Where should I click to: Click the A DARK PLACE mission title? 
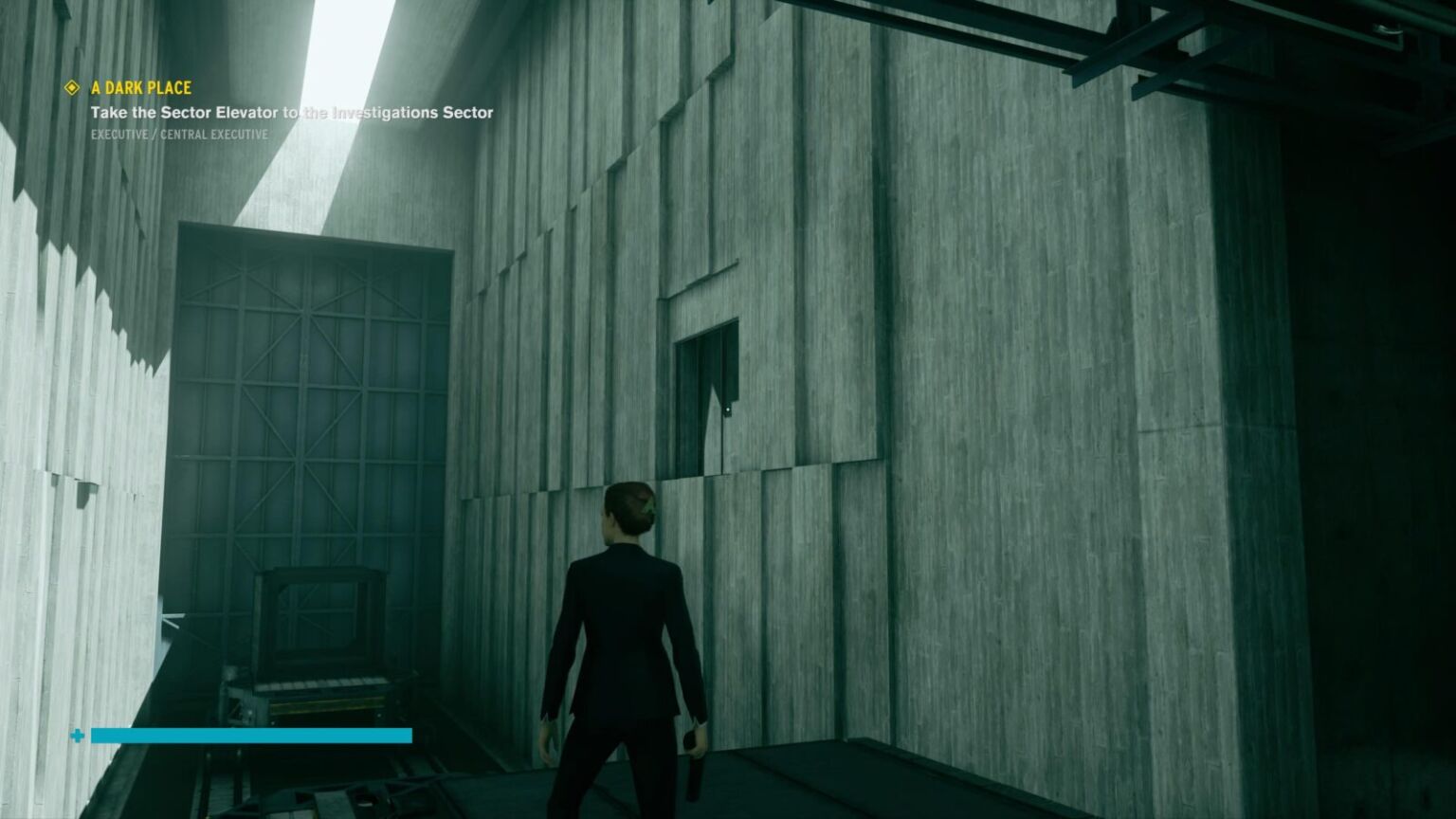click(139, 88)
